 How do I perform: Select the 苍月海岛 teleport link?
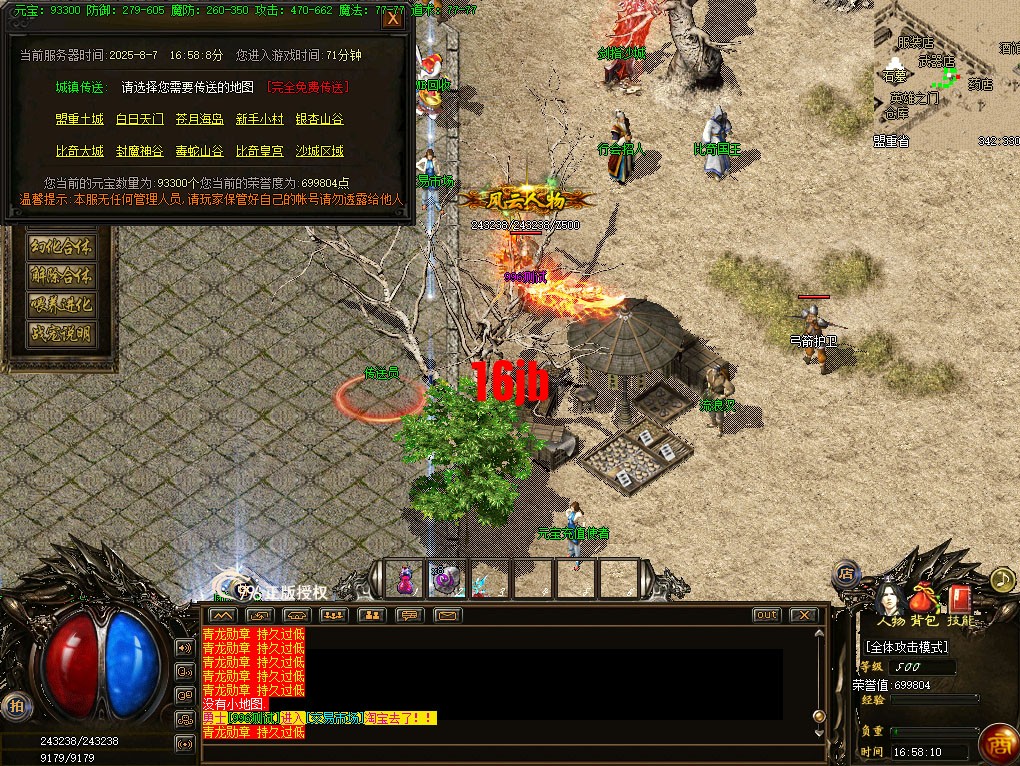[200, 120]
